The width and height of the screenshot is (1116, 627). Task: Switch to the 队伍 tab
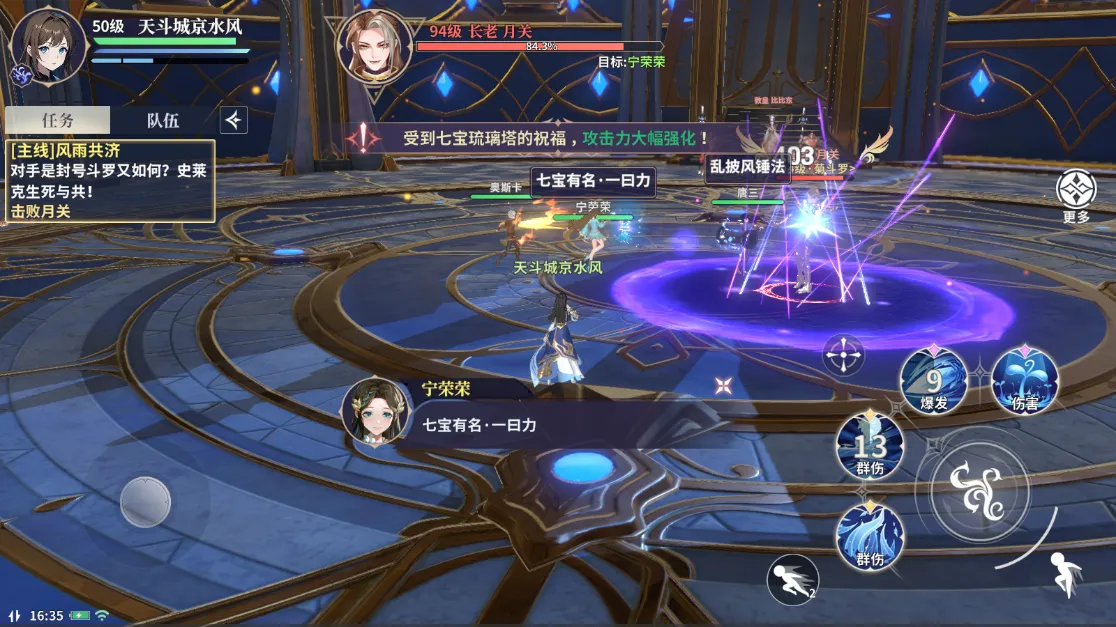point(163,120)
